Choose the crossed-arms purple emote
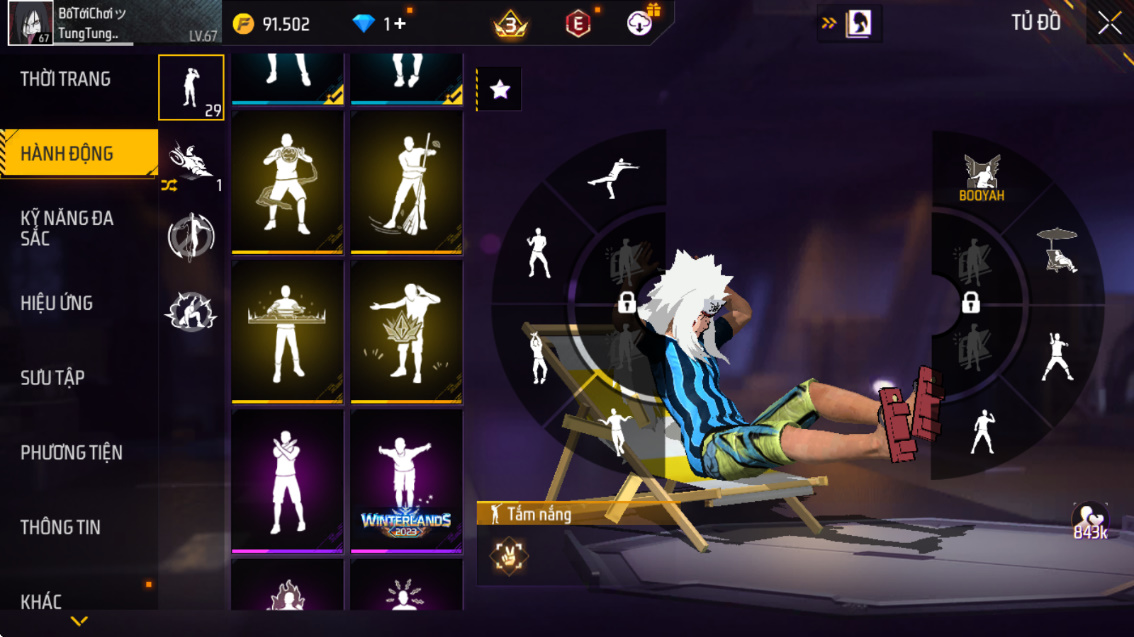Screen dimensions: 1134x637 coord(287,481)
